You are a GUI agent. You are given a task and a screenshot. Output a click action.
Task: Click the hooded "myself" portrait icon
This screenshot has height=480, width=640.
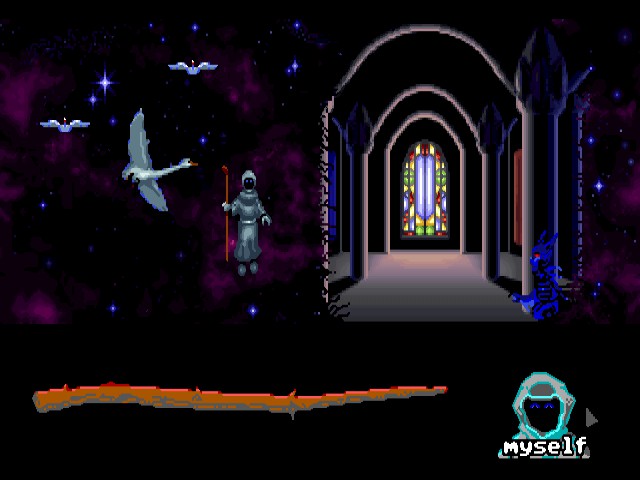coord(545,412)
